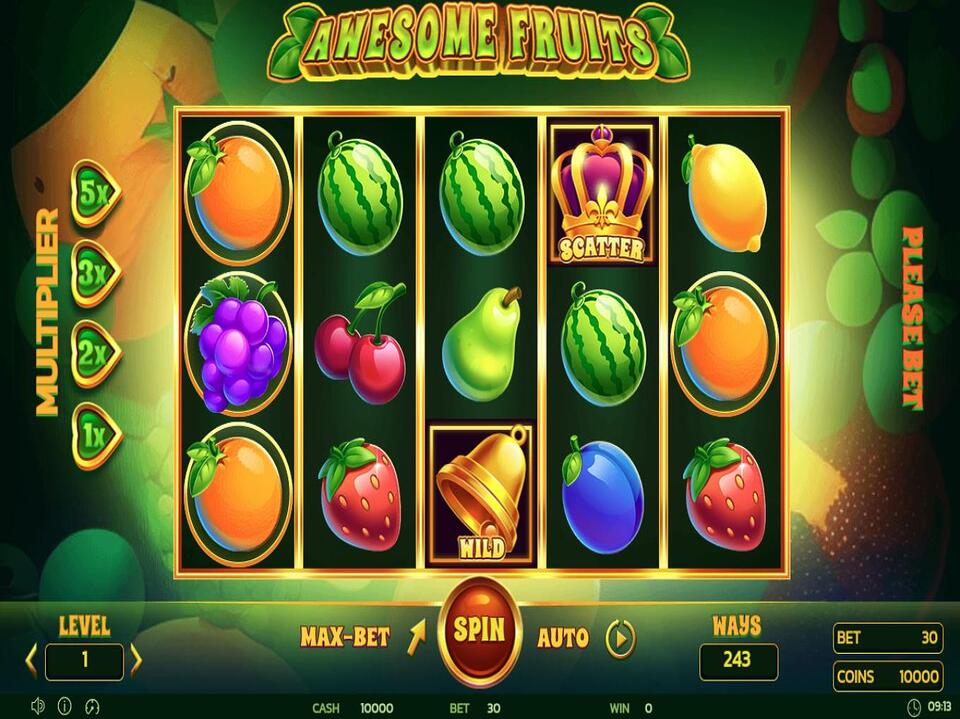
Task: Spin the reels with the red SPIN button
Action: (x=479, y=630)
